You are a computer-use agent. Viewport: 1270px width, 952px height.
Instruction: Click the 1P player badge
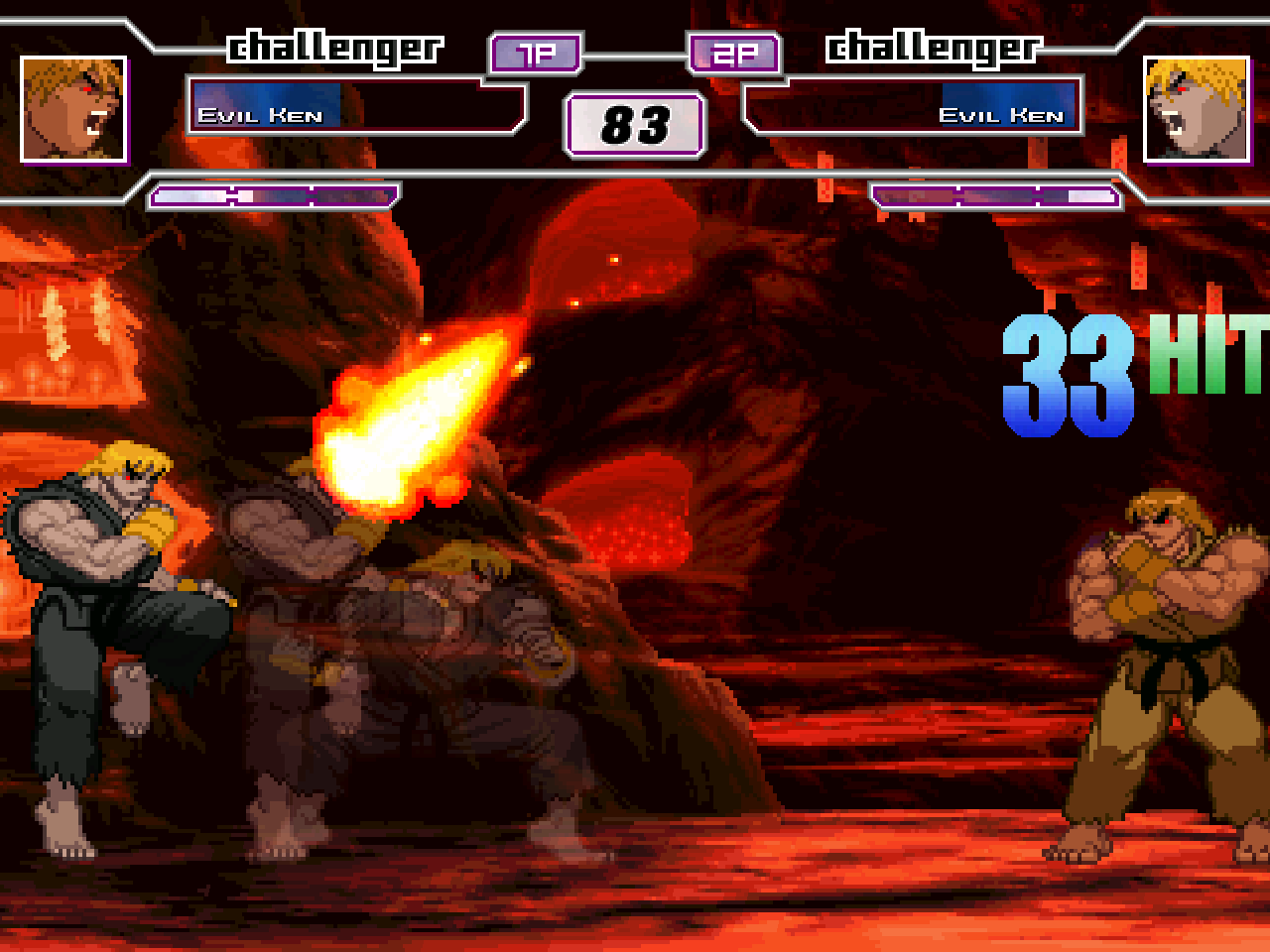534,55
